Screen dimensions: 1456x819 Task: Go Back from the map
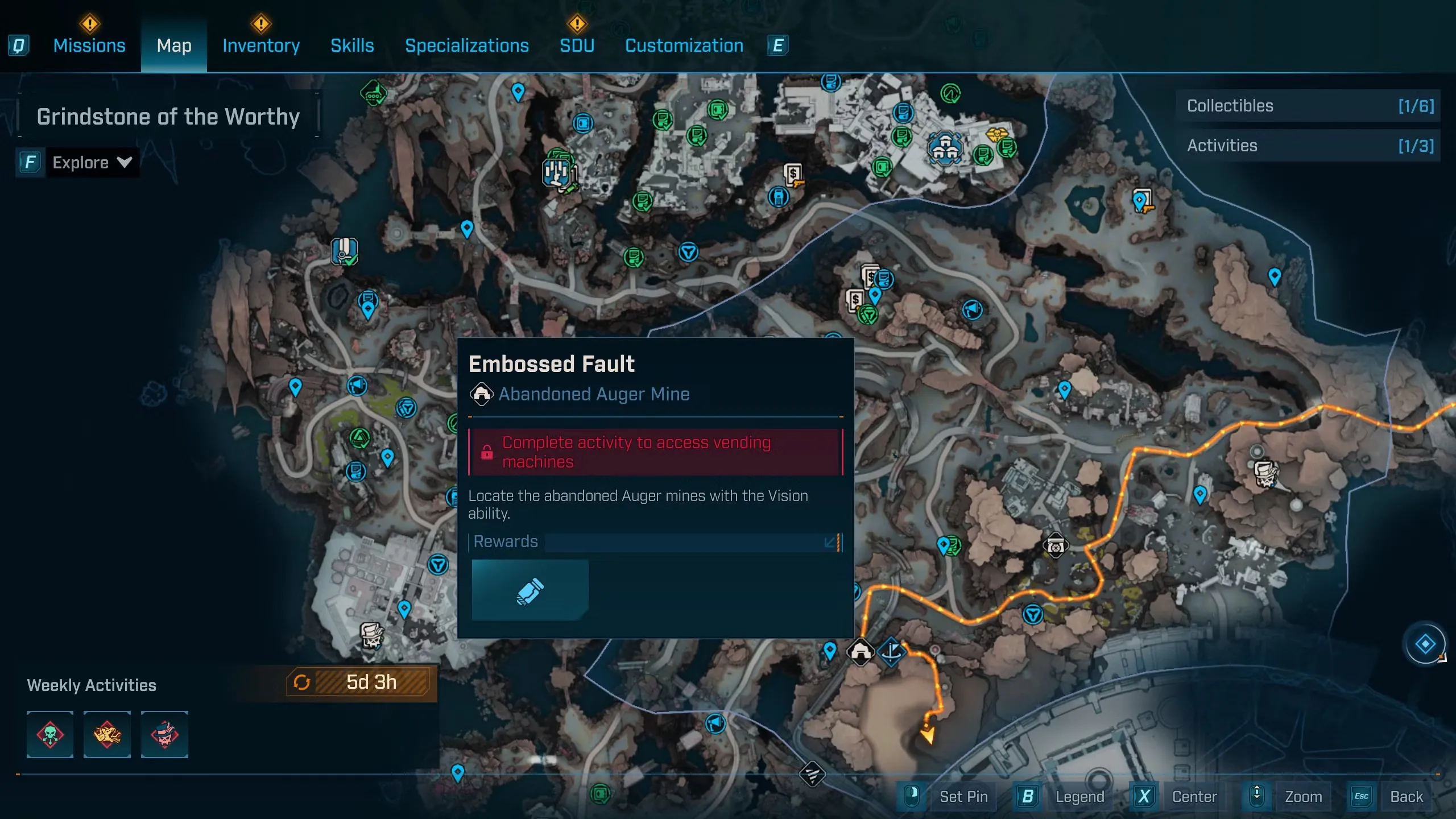coord(1406,797)
